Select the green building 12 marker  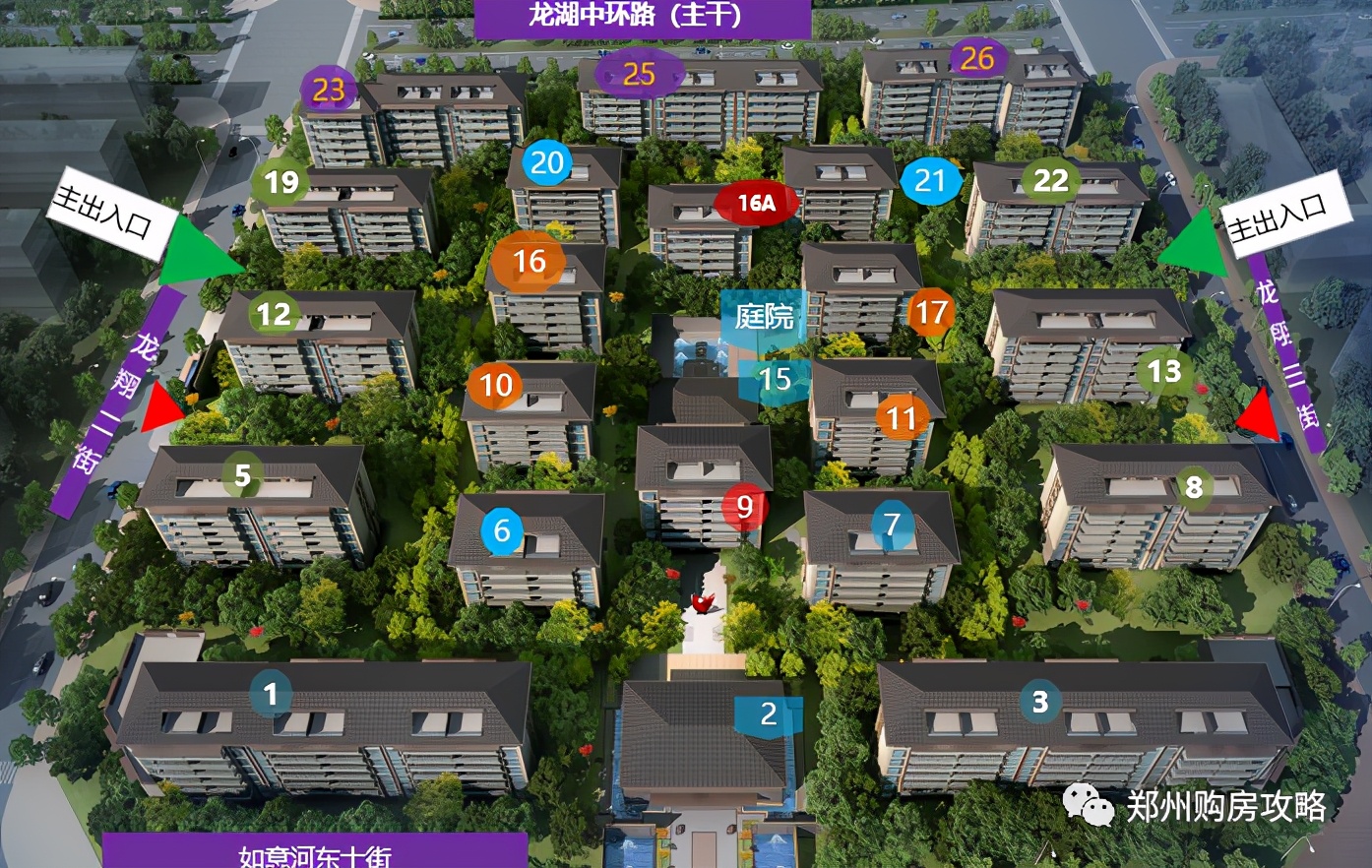coord(274,314)
